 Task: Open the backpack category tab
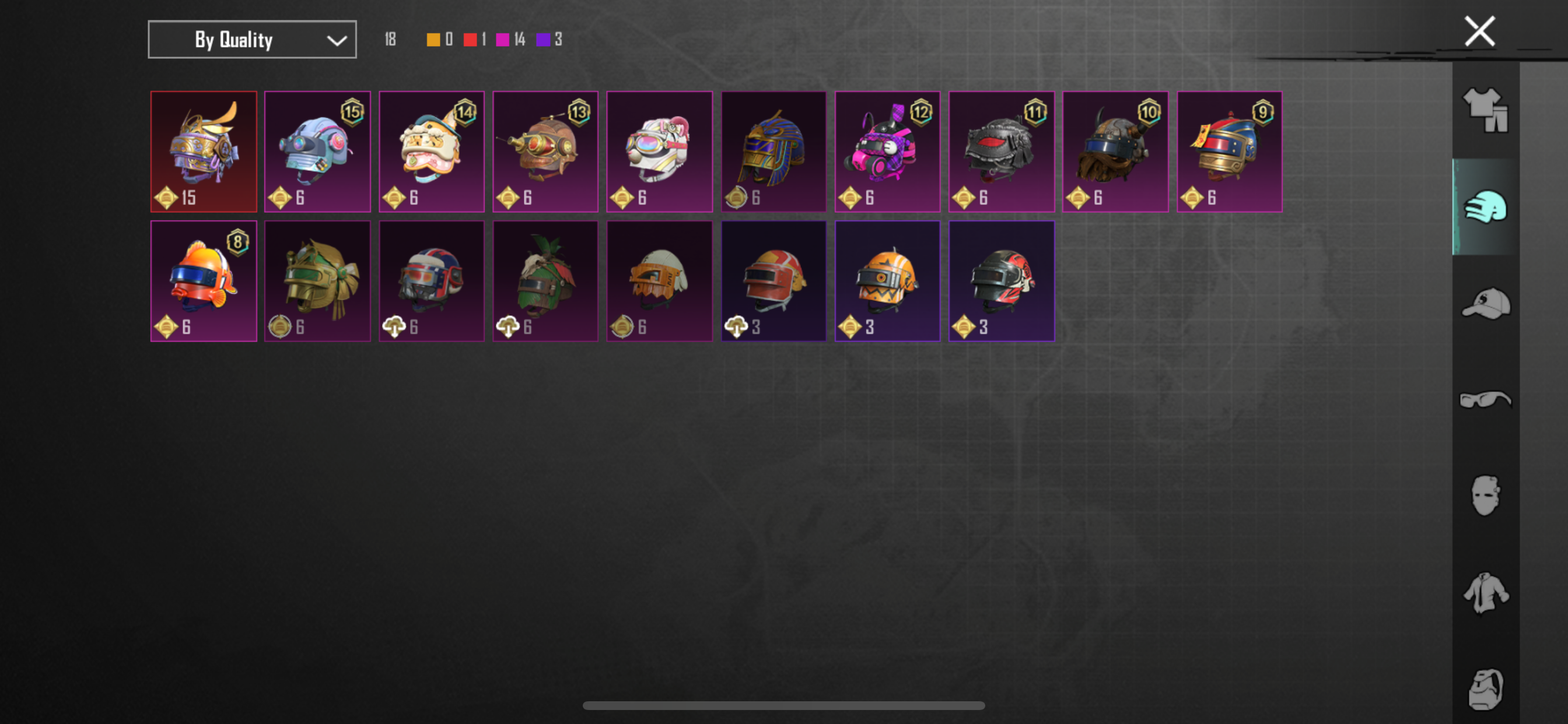click(1485, 688)
